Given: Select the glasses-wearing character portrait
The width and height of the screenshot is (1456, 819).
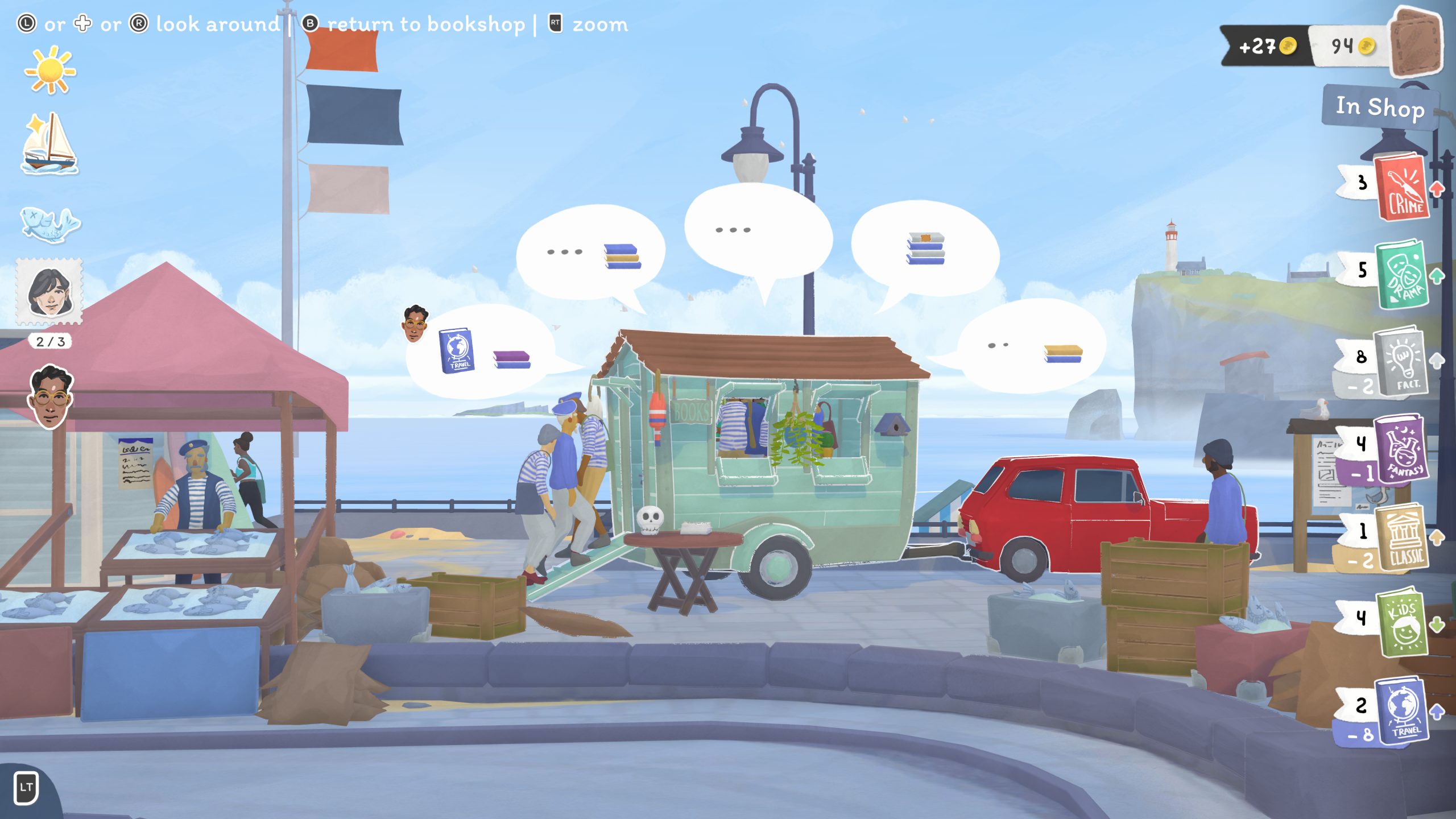Looking at the screenshot, I should click(51, 397).
